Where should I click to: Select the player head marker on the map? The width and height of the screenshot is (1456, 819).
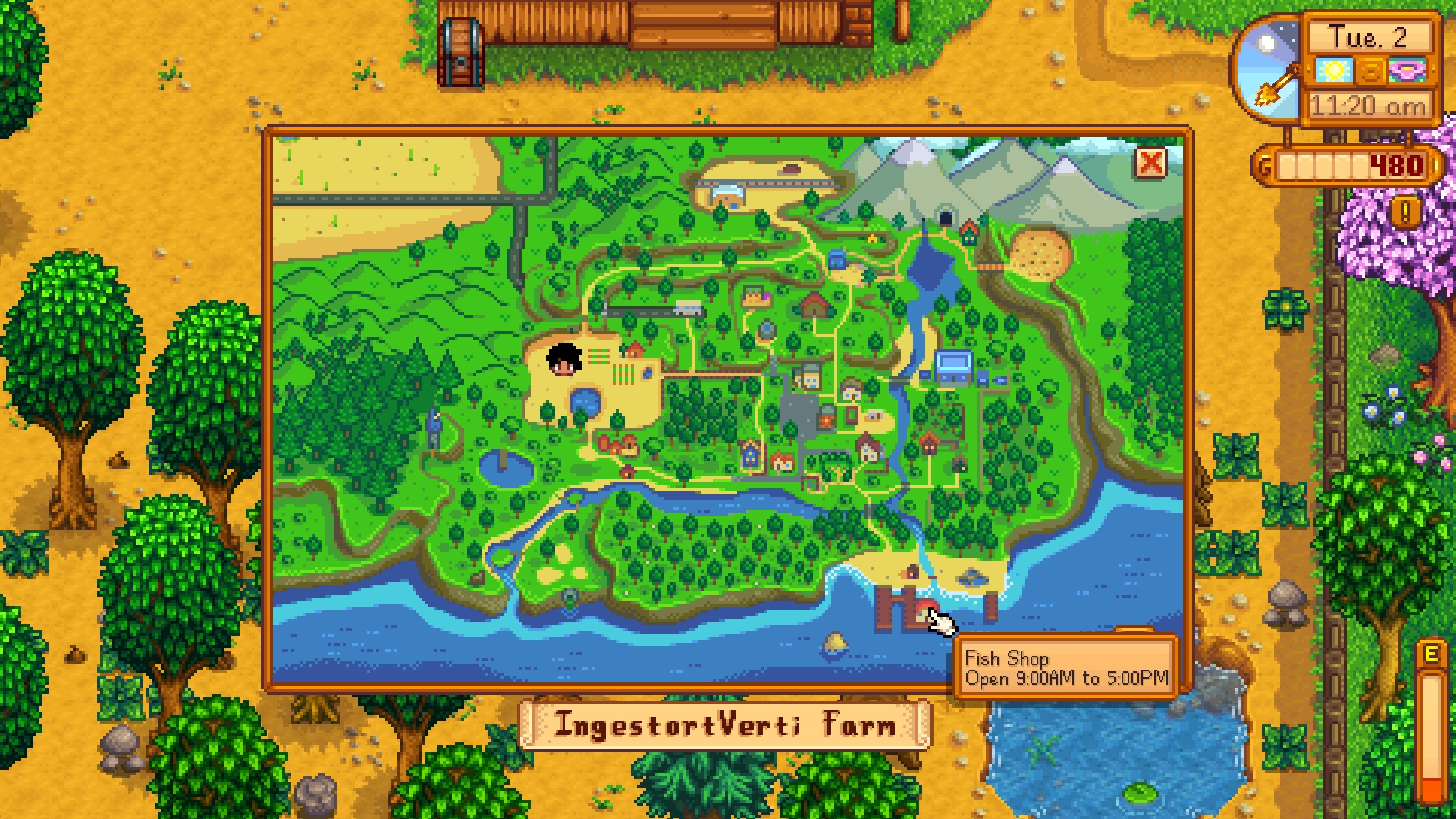point(564,359)
